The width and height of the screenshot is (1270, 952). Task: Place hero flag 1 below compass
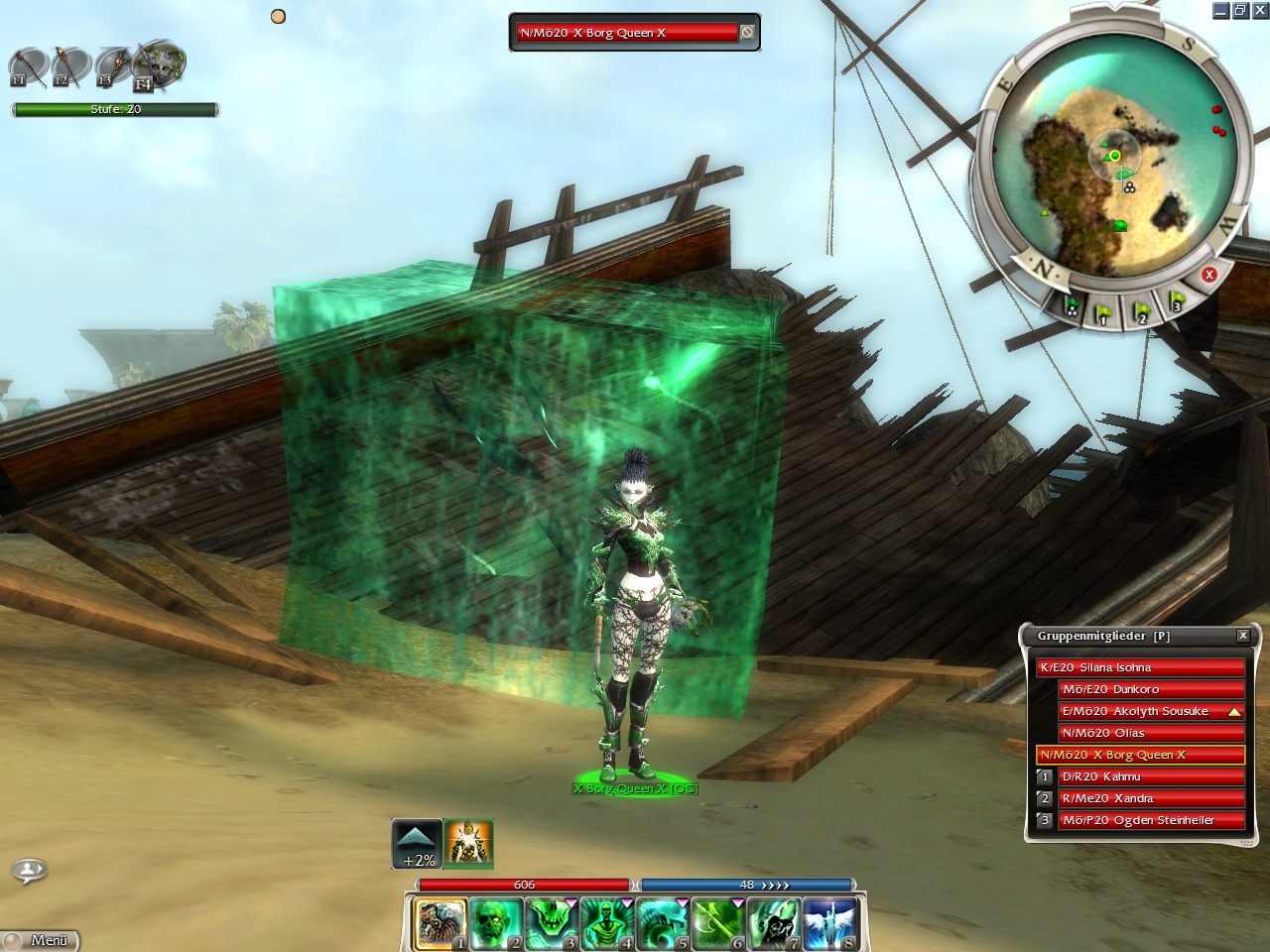[x=1104, y=312]
